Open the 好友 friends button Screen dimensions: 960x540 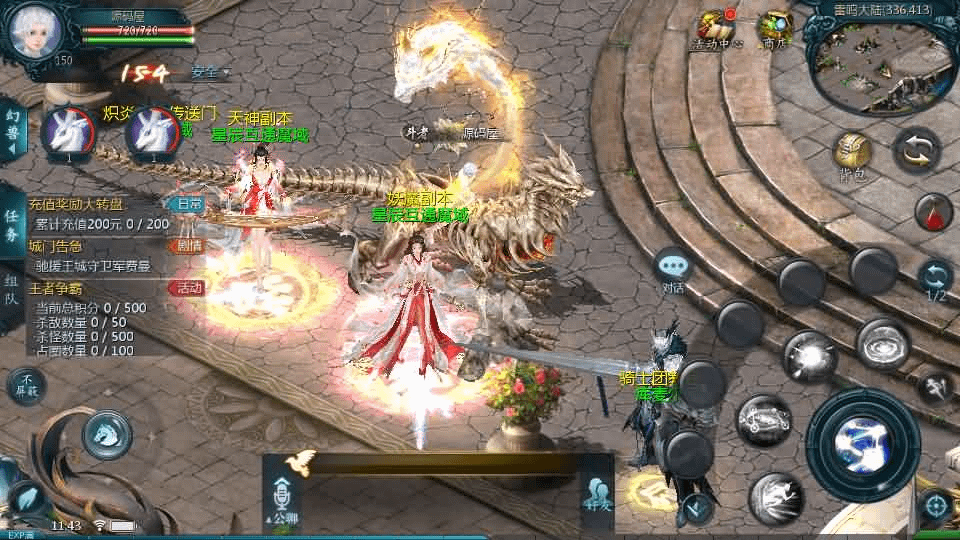click(x=598, y=496)
